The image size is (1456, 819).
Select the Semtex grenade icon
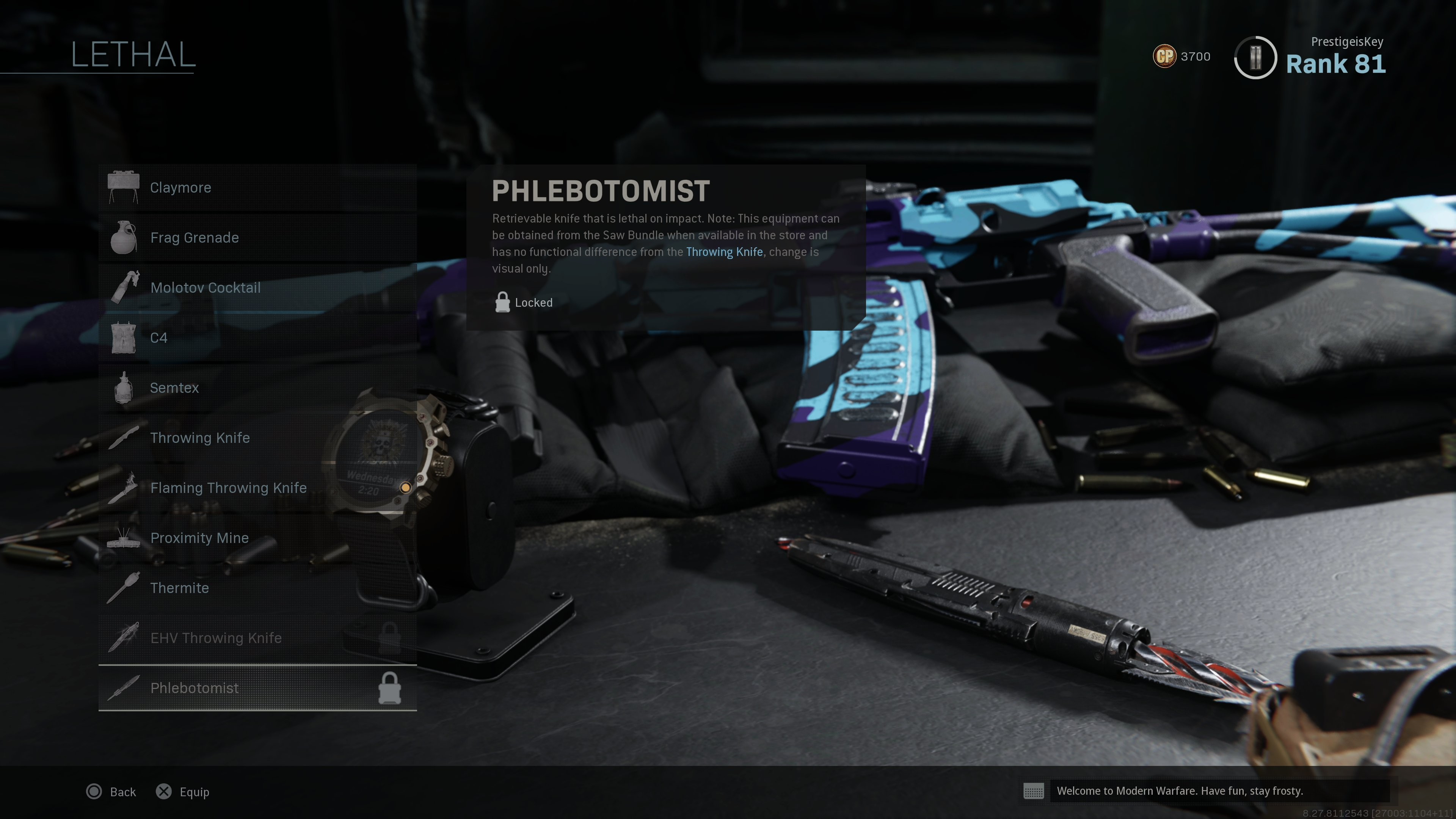click(124, 388)
